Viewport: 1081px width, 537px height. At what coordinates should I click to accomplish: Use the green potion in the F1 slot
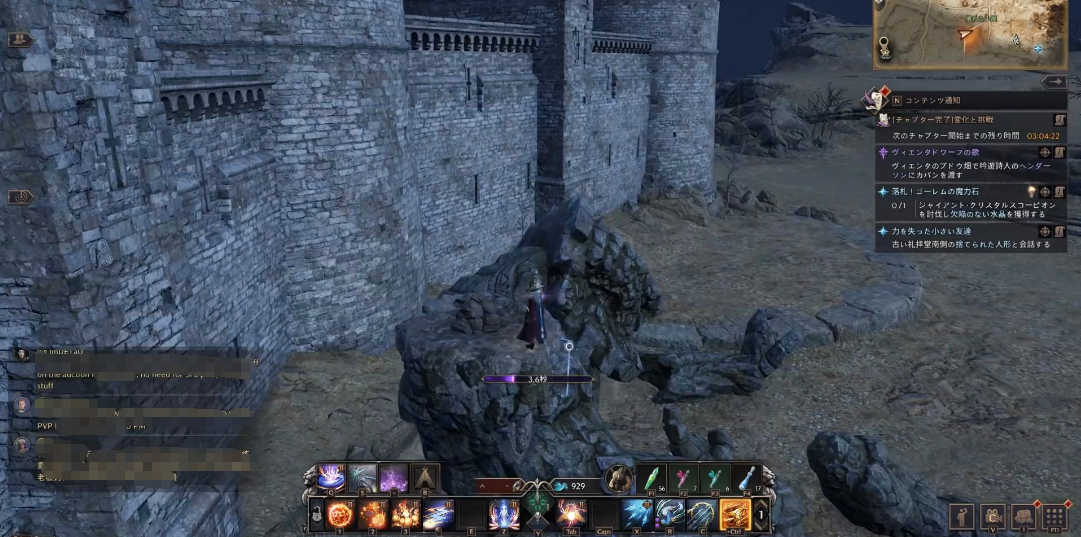[x=653, y=478]
